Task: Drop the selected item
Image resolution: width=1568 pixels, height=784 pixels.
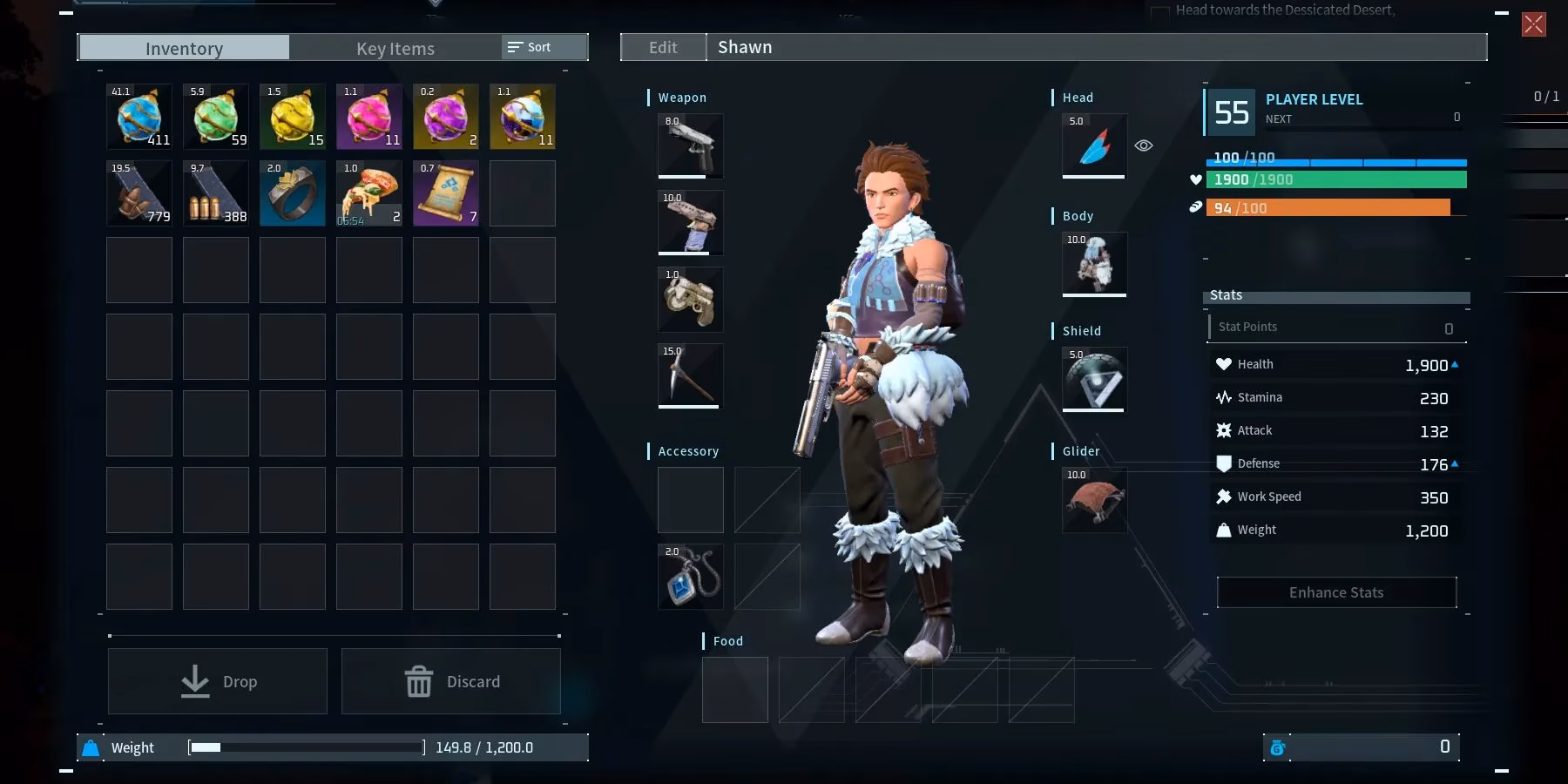Action: [x=218, y=681]
